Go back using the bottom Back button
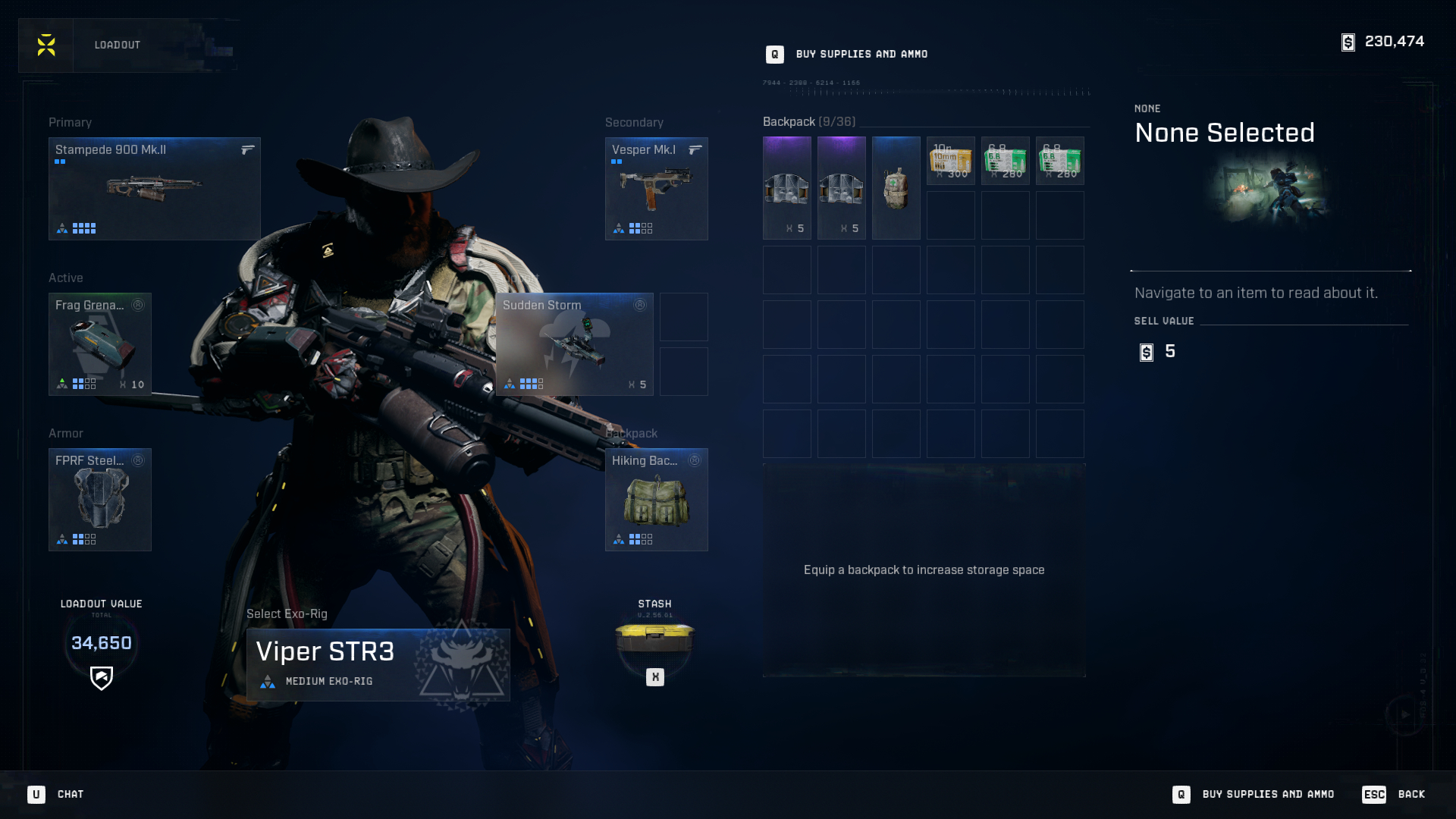This screenshot has height=819, width=1456. tap(1394, 794)
